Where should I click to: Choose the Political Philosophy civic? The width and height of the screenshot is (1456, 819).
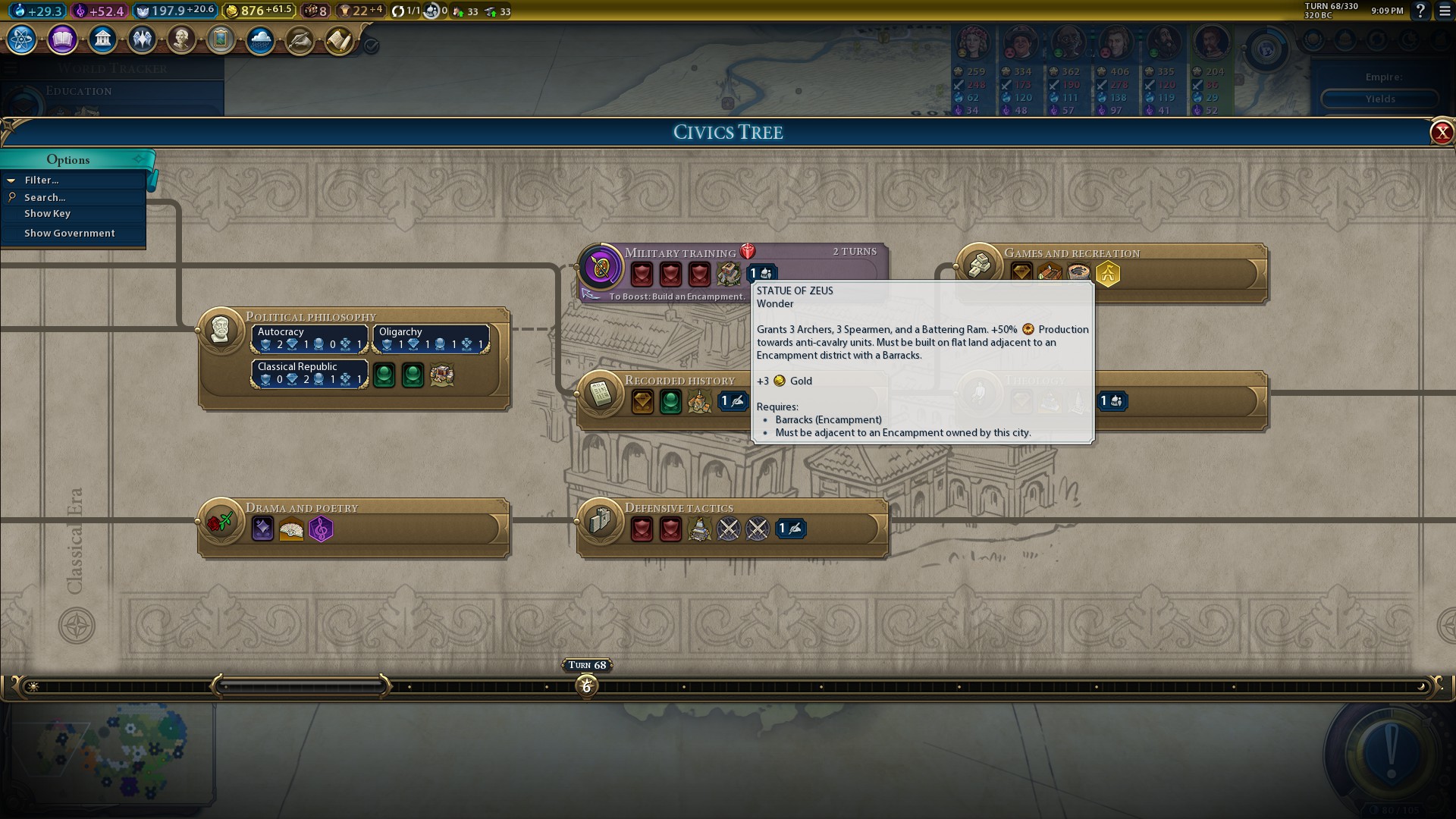point(221,331)
